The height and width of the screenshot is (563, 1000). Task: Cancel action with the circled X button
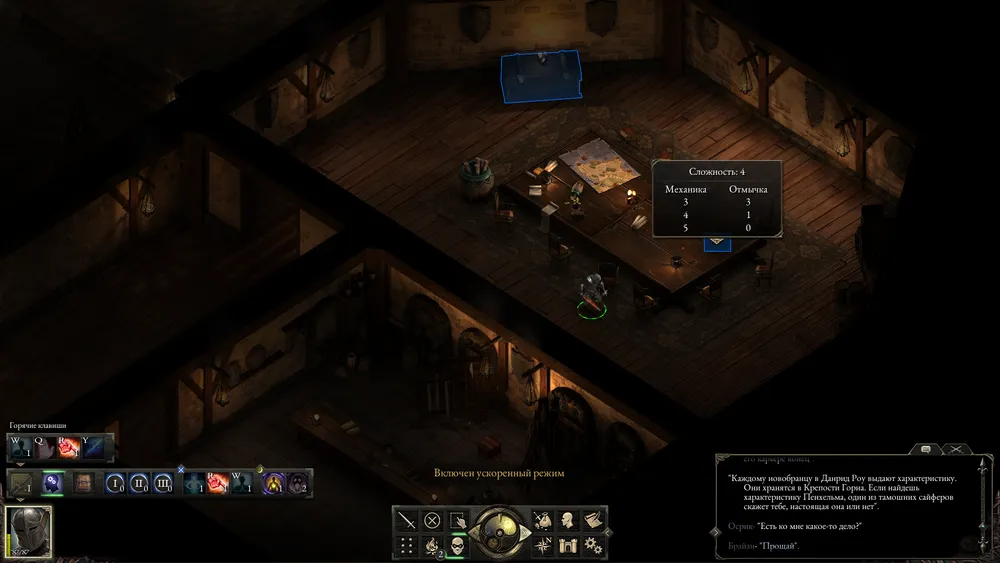[432, 520]
